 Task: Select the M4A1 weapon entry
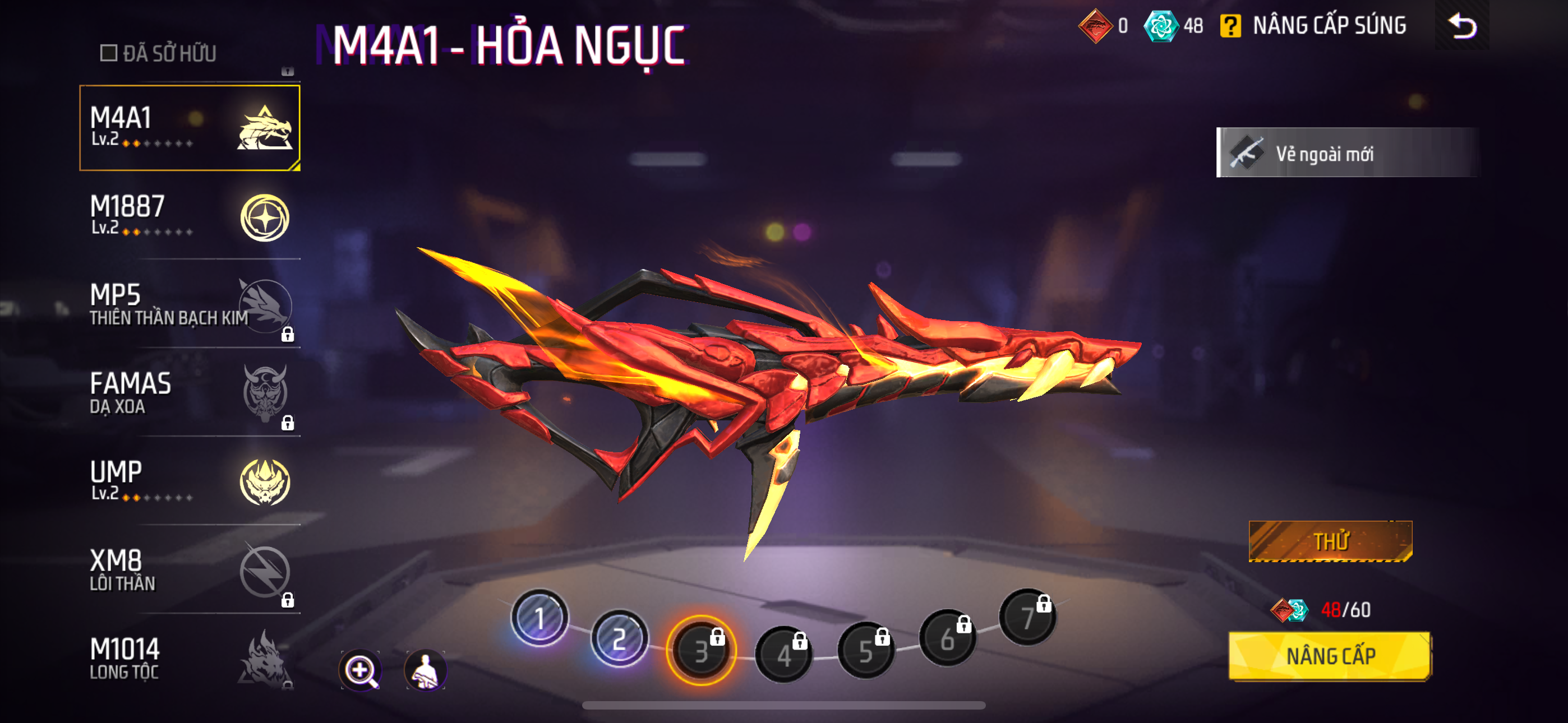190,128
